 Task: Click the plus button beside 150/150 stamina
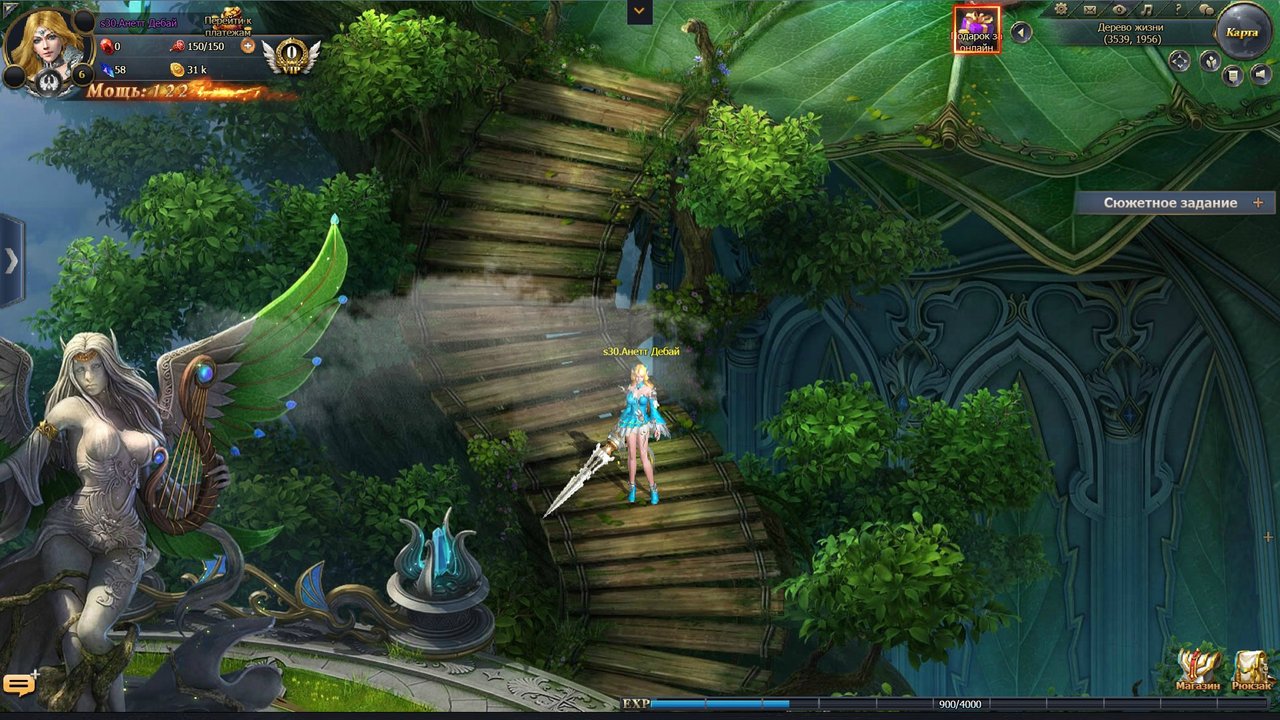click(x=248, y=46)
